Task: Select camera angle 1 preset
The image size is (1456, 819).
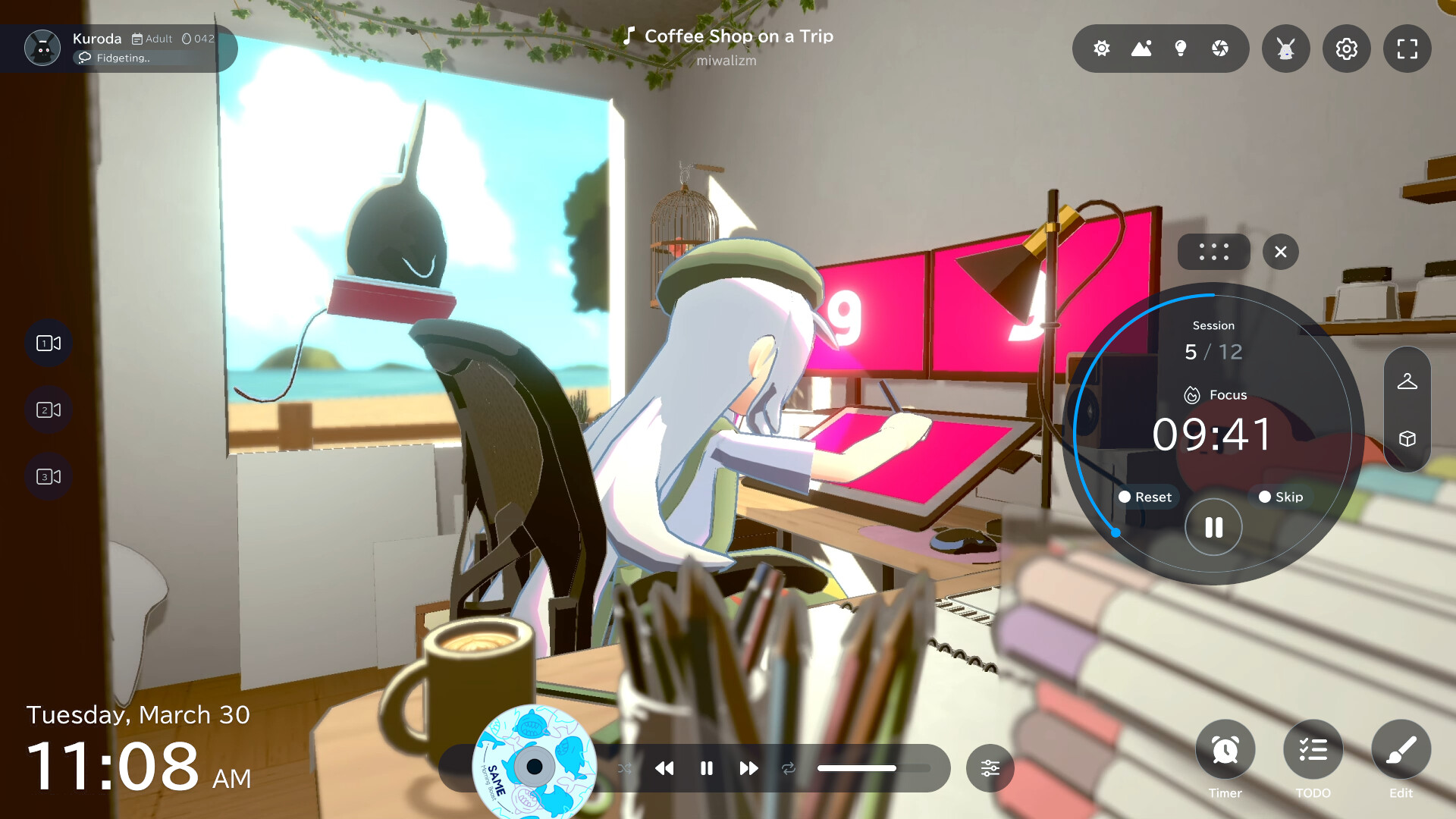Action: pos(48,343)
